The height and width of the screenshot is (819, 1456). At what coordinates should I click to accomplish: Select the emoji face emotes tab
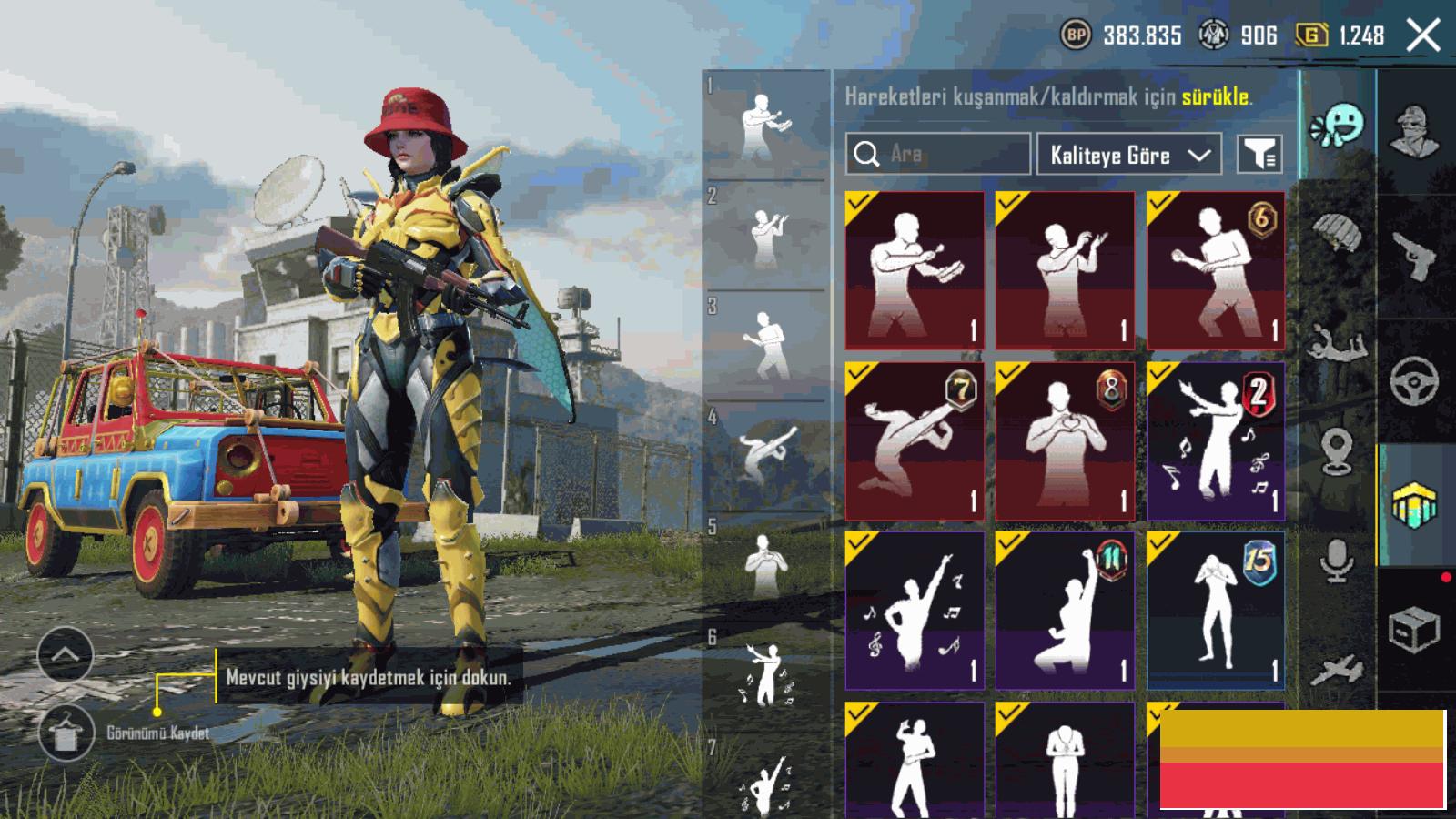[1338, 125]
